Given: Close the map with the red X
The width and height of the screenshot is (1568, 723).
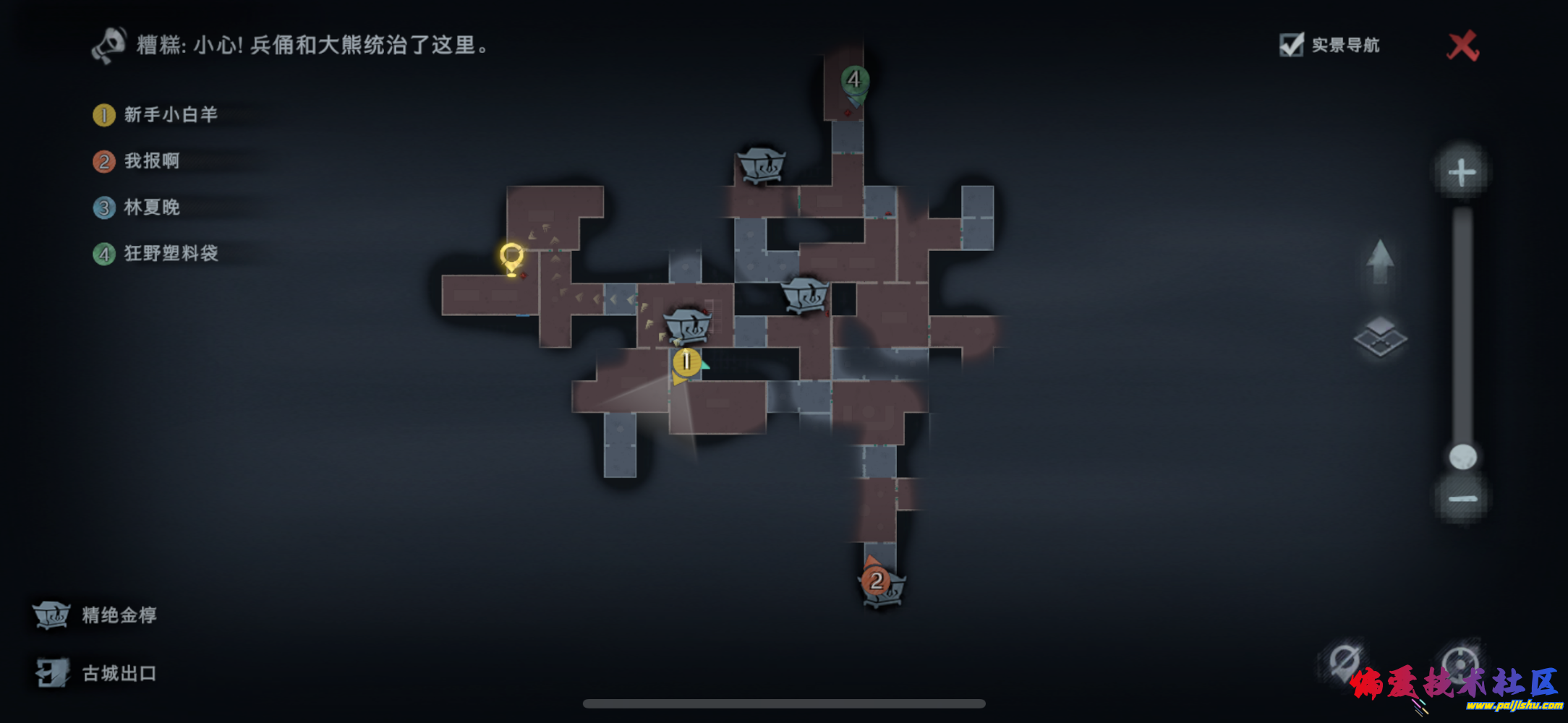Looking at the screenshot, I should pos(1462,46).
